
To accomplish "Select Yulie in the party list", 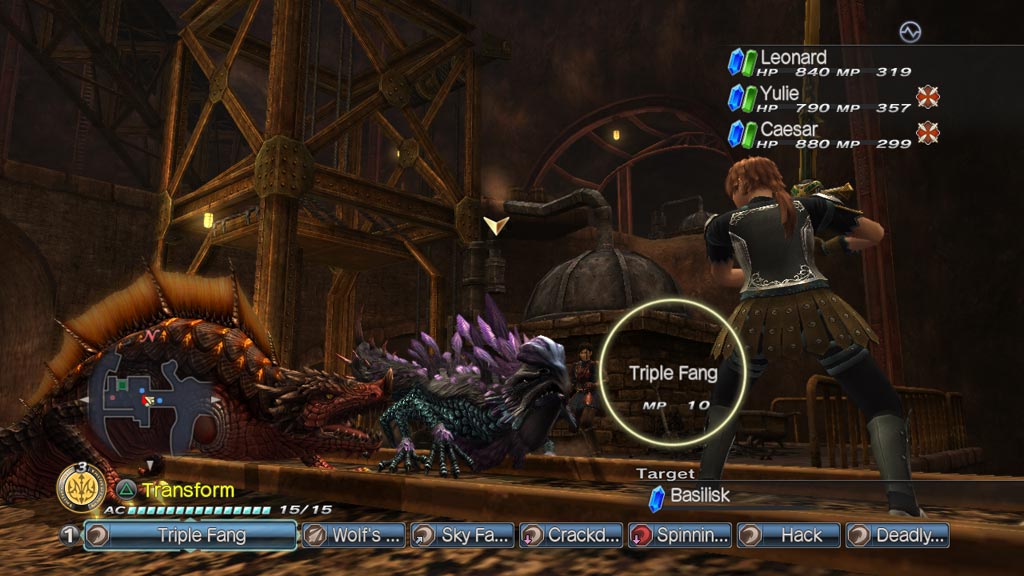I will 779,94.
